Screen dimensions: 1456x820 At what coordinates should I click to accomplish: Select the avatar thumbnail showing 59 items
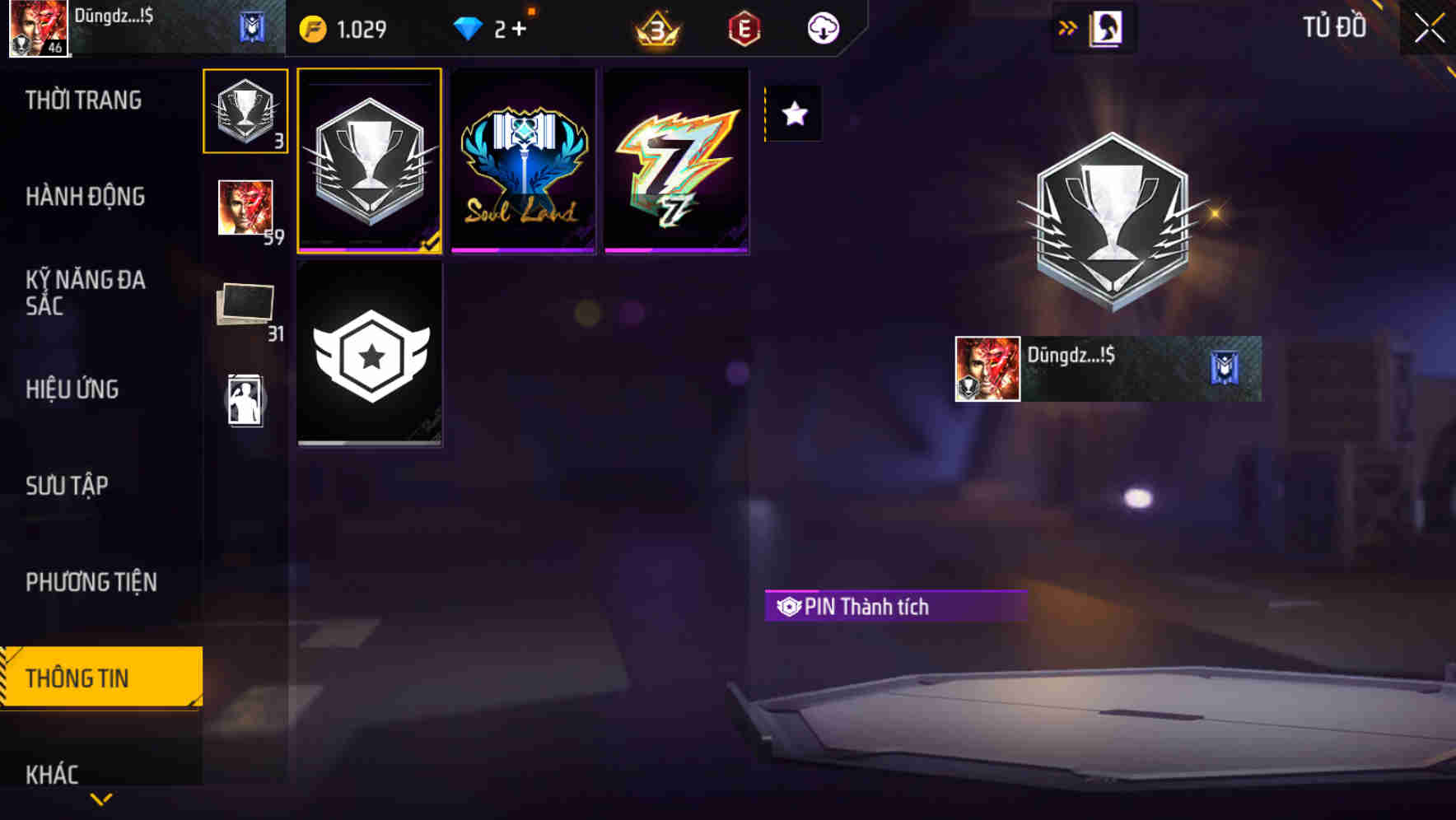click(245, 207)
